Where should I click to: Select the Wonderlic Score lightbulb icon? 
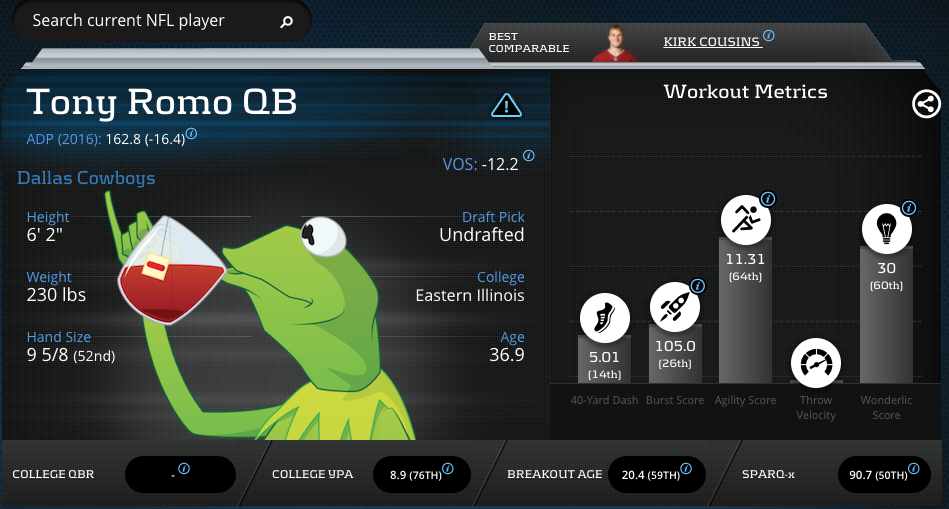coord(886,227)
